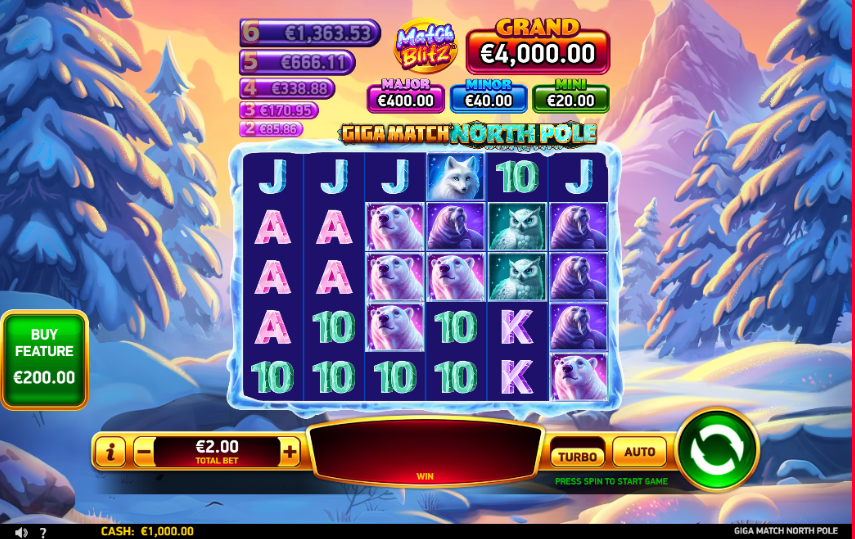Open the Auto spin options

tap(639, 452)
